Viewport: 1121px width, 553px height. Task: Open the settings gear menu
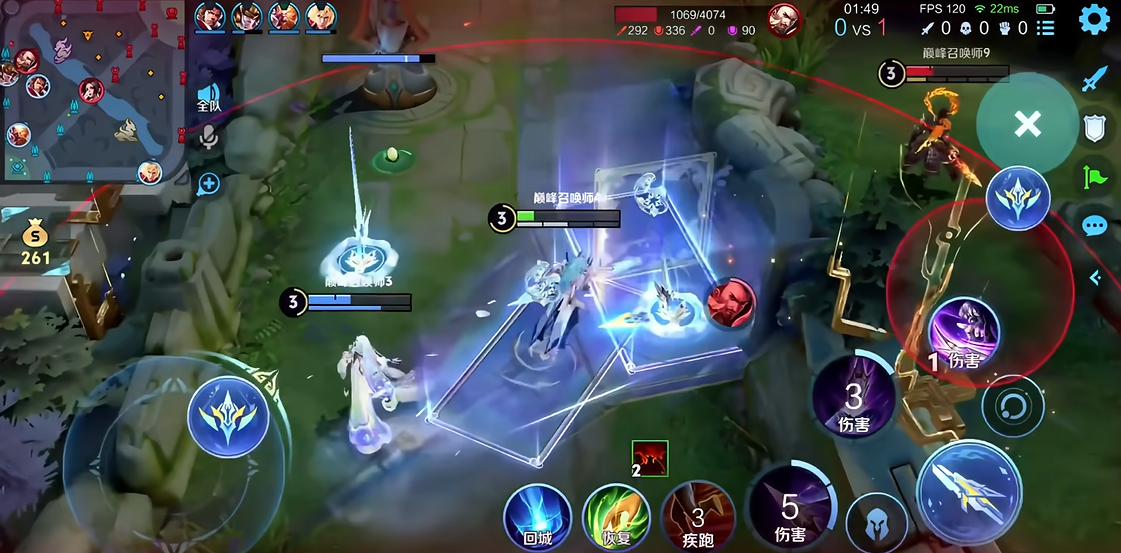coord(1094,19)
